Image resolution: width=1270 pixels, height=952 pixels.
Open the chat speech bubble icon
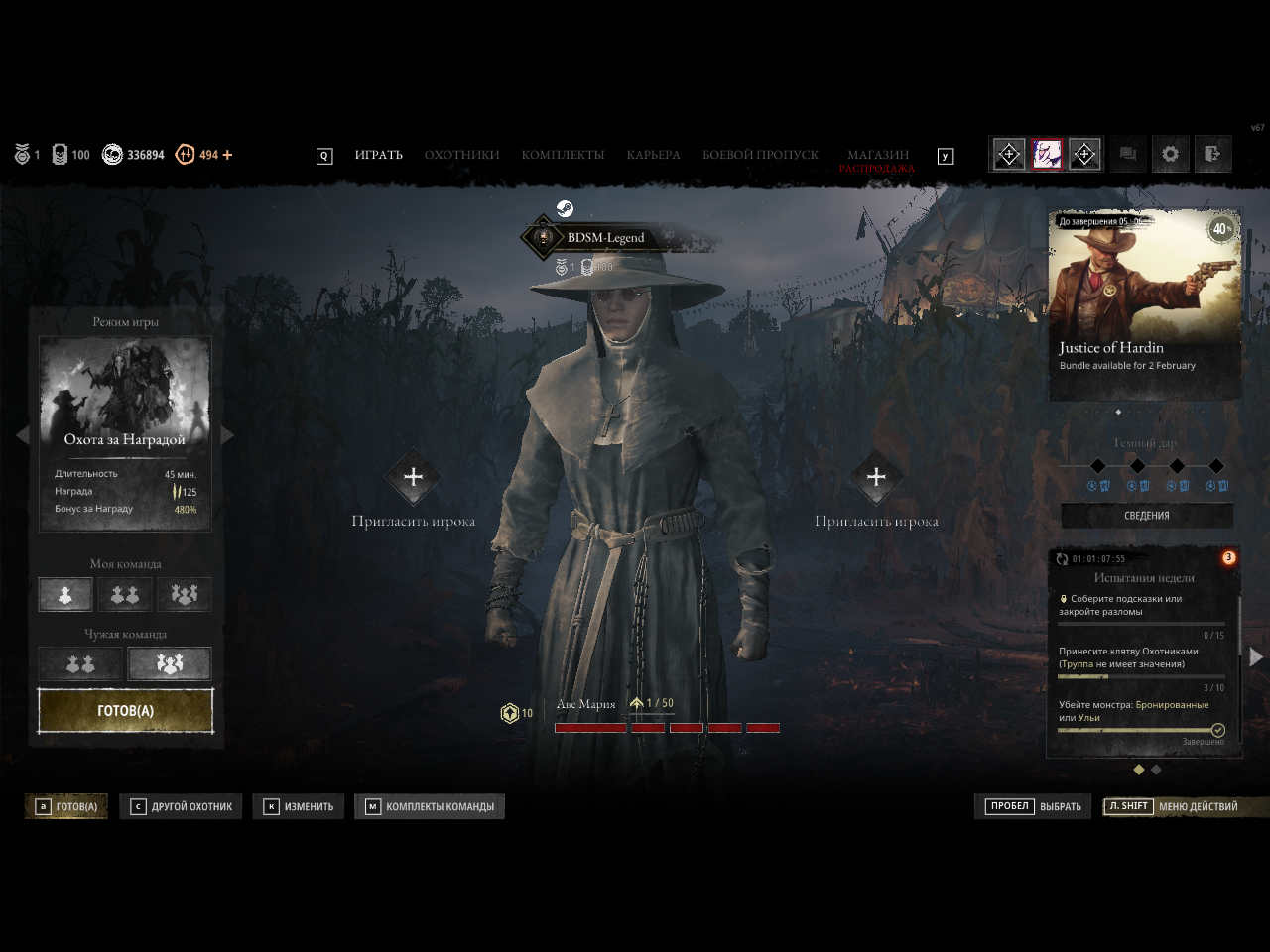(x=1128, y=154)
